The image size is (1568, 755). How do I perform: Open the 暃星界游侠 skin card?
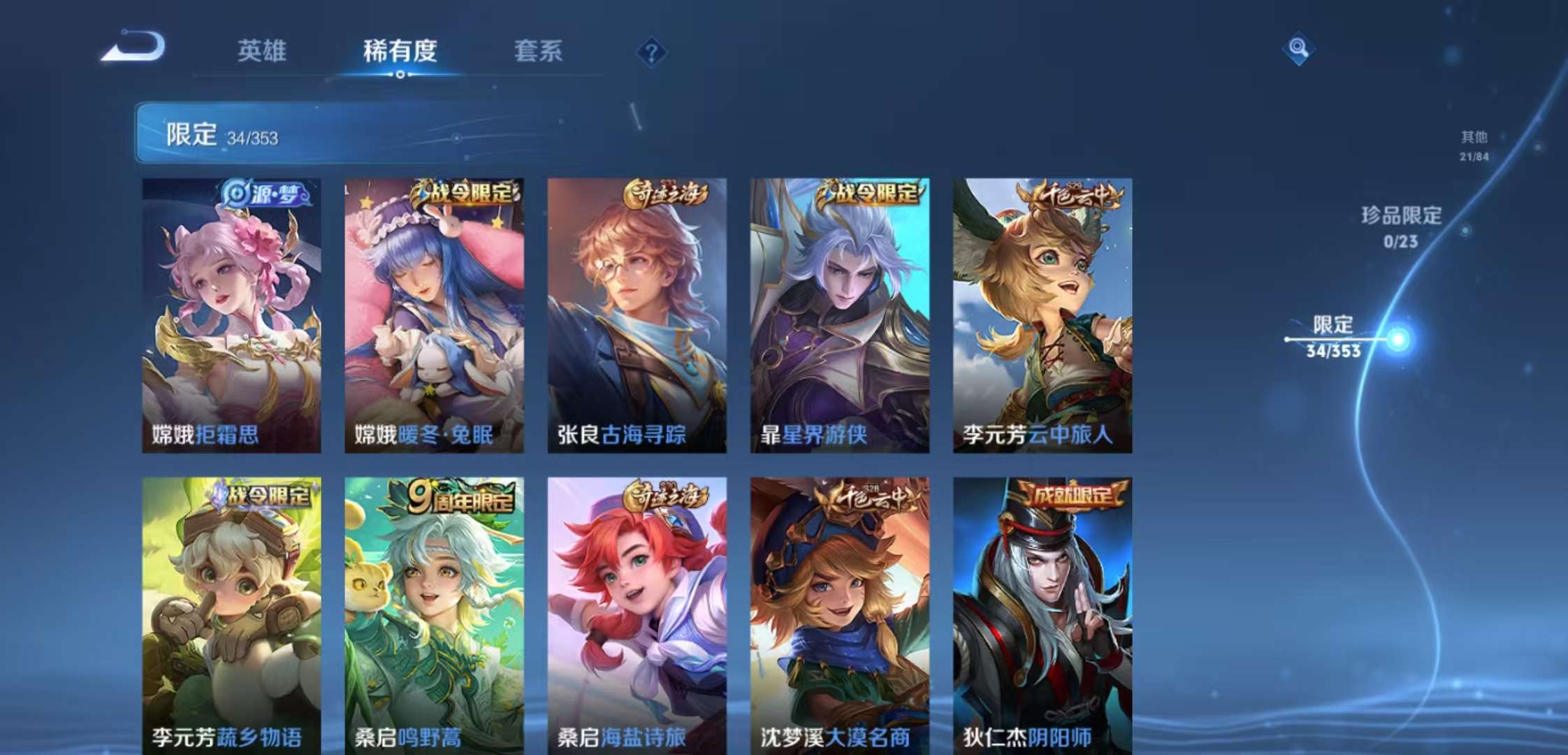[839, 315]
